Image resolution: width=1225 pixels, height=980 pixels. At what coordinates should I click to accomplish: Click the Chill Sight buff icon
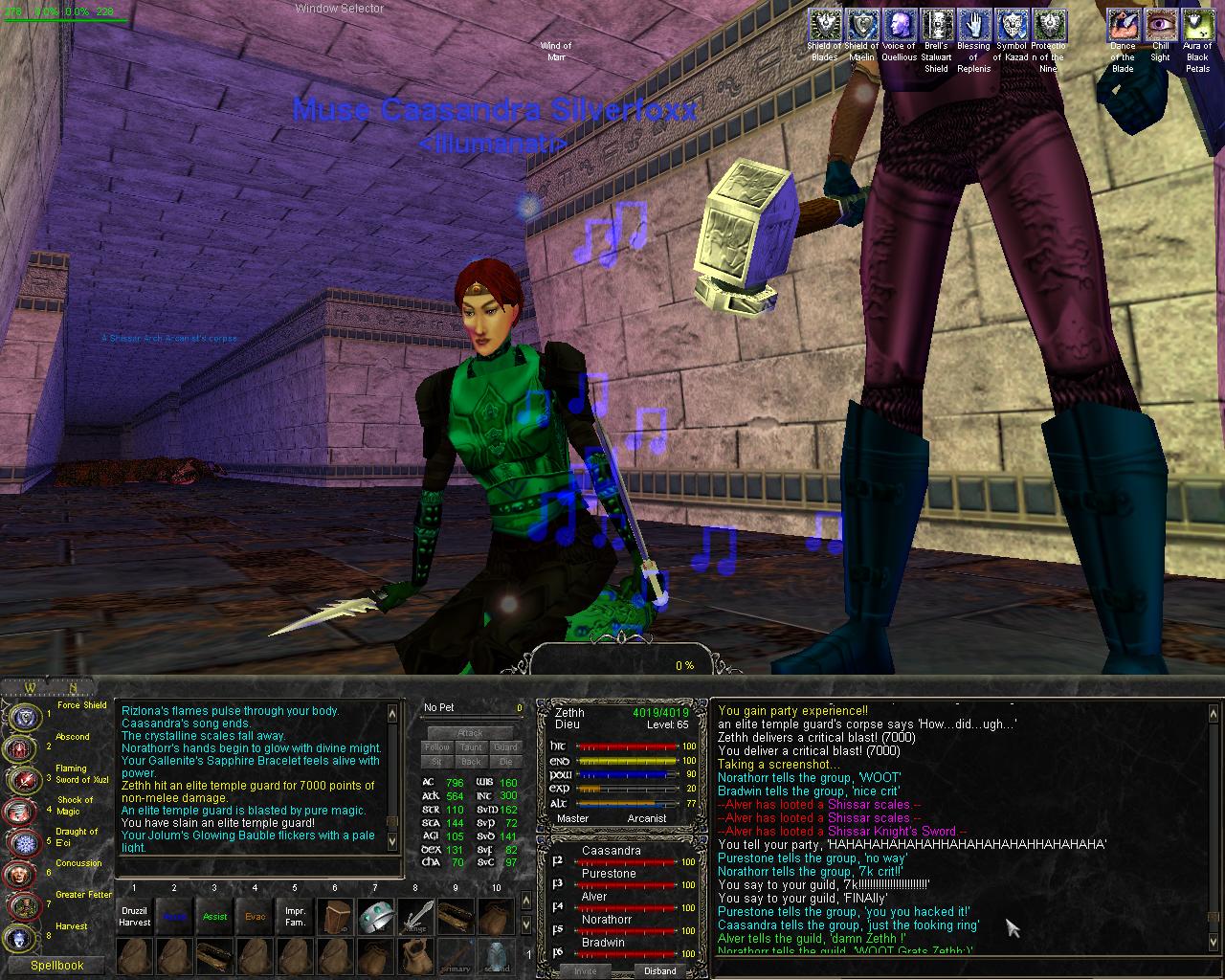click(1160, 24)
